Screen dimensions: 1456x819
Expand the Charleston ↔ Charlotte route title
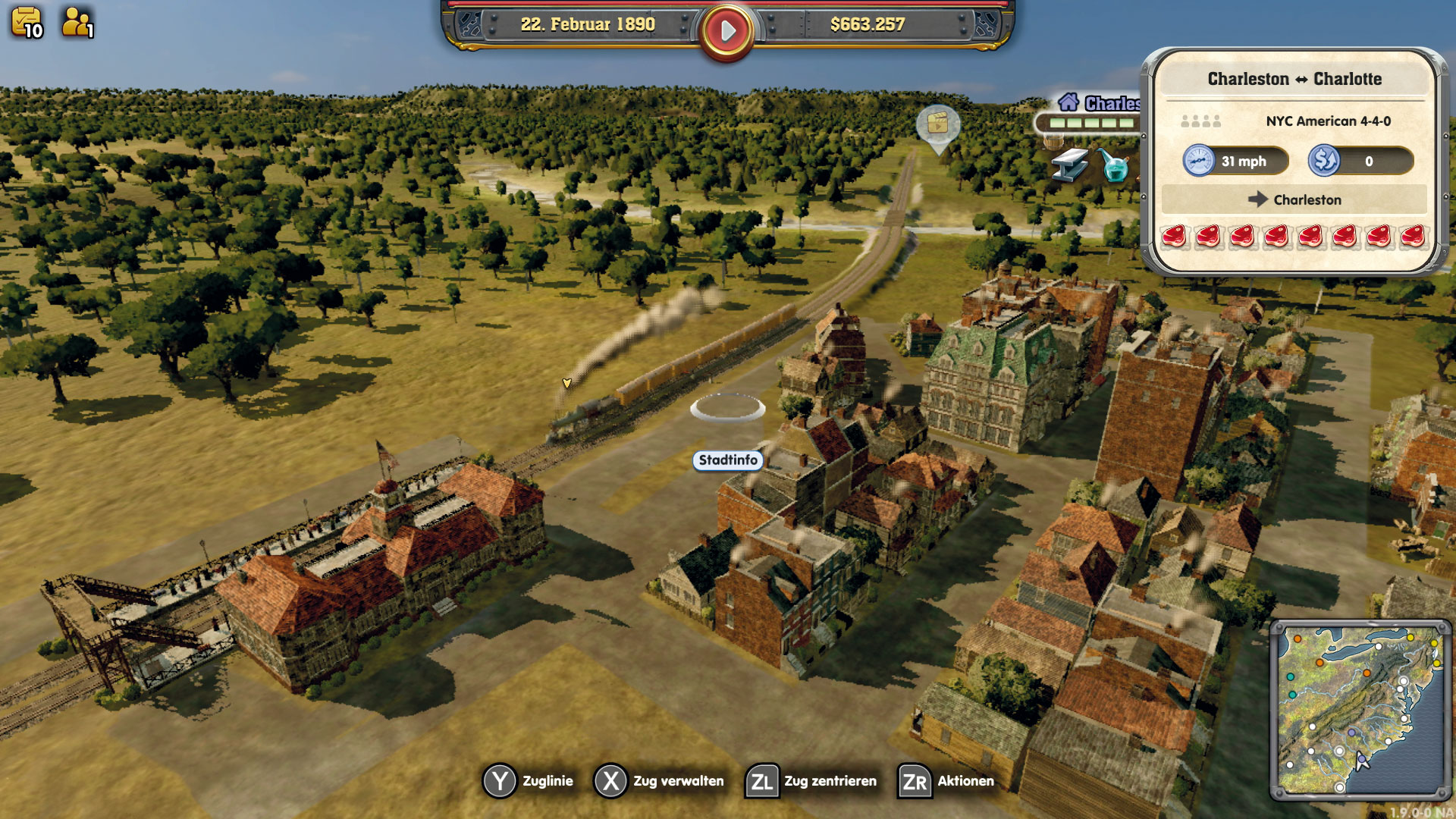coord(1294,79)
